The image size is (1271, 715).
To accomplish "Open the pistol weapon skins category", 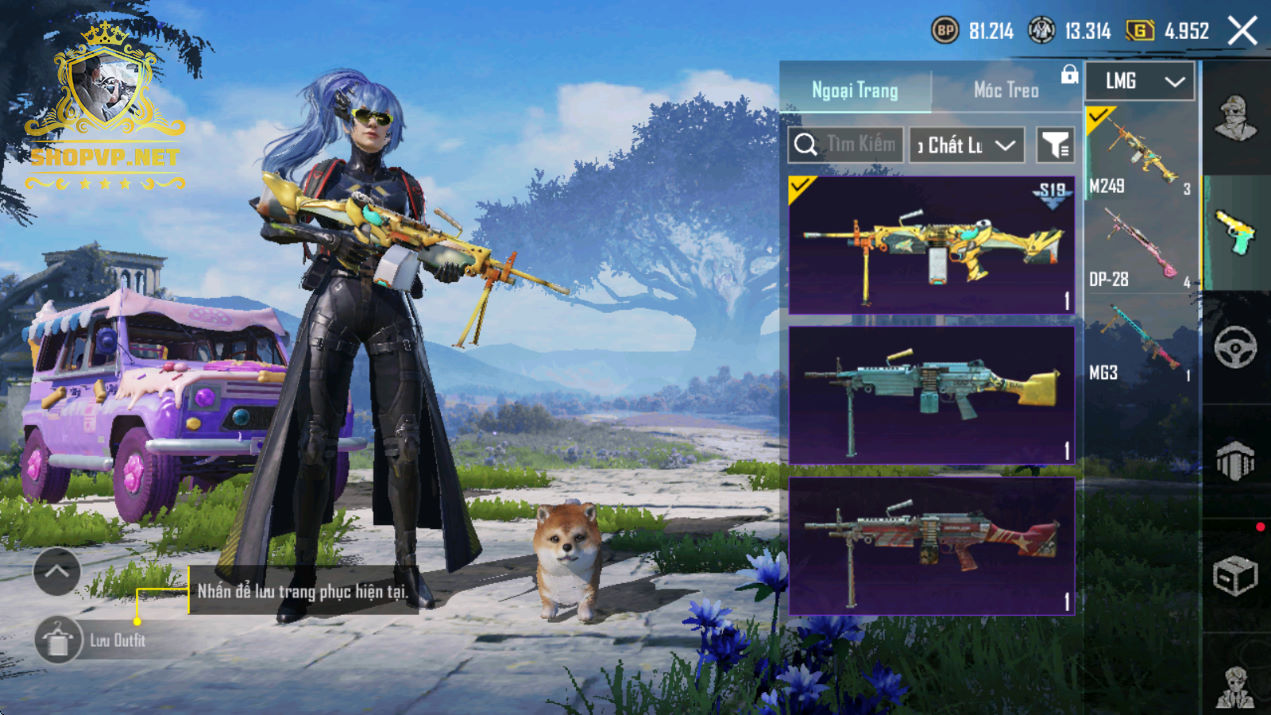I will [1236, 233].
